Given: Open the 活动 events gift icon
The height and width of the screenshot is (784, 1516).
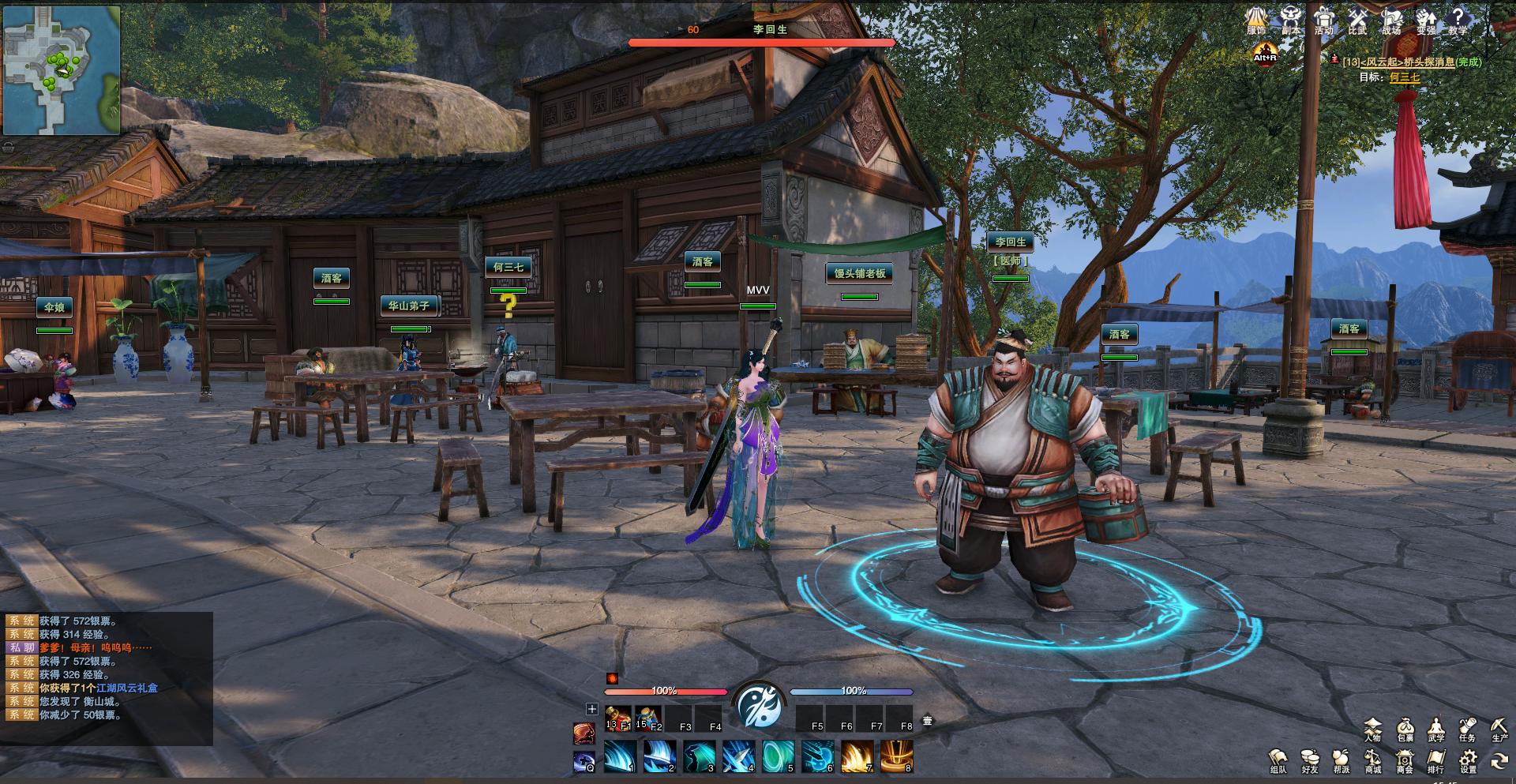Looking at the screenshot, I should pyautogui.click(x=1324, y=19).
